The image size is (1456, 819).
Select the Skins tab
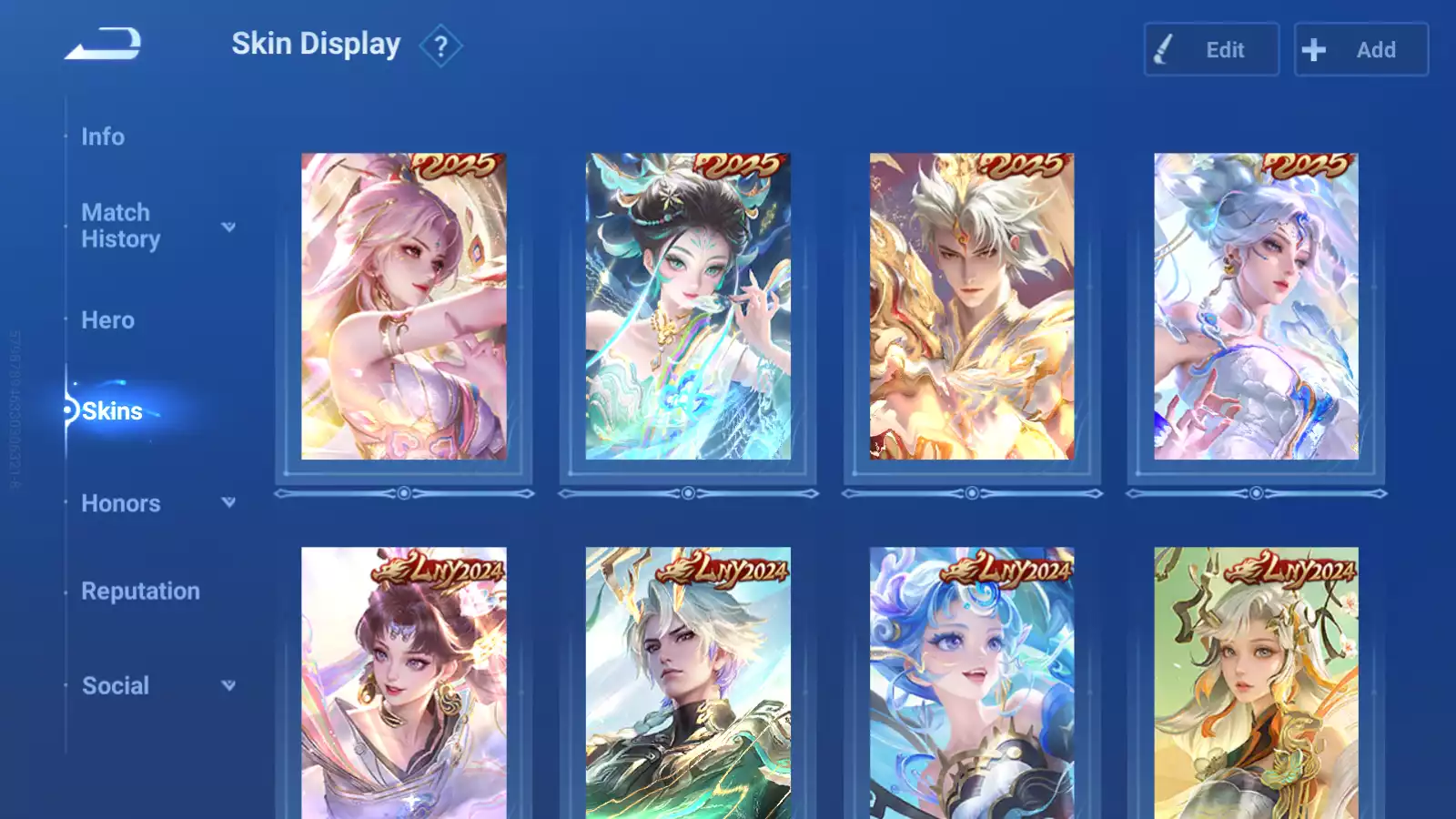click(x=112, y=411)
